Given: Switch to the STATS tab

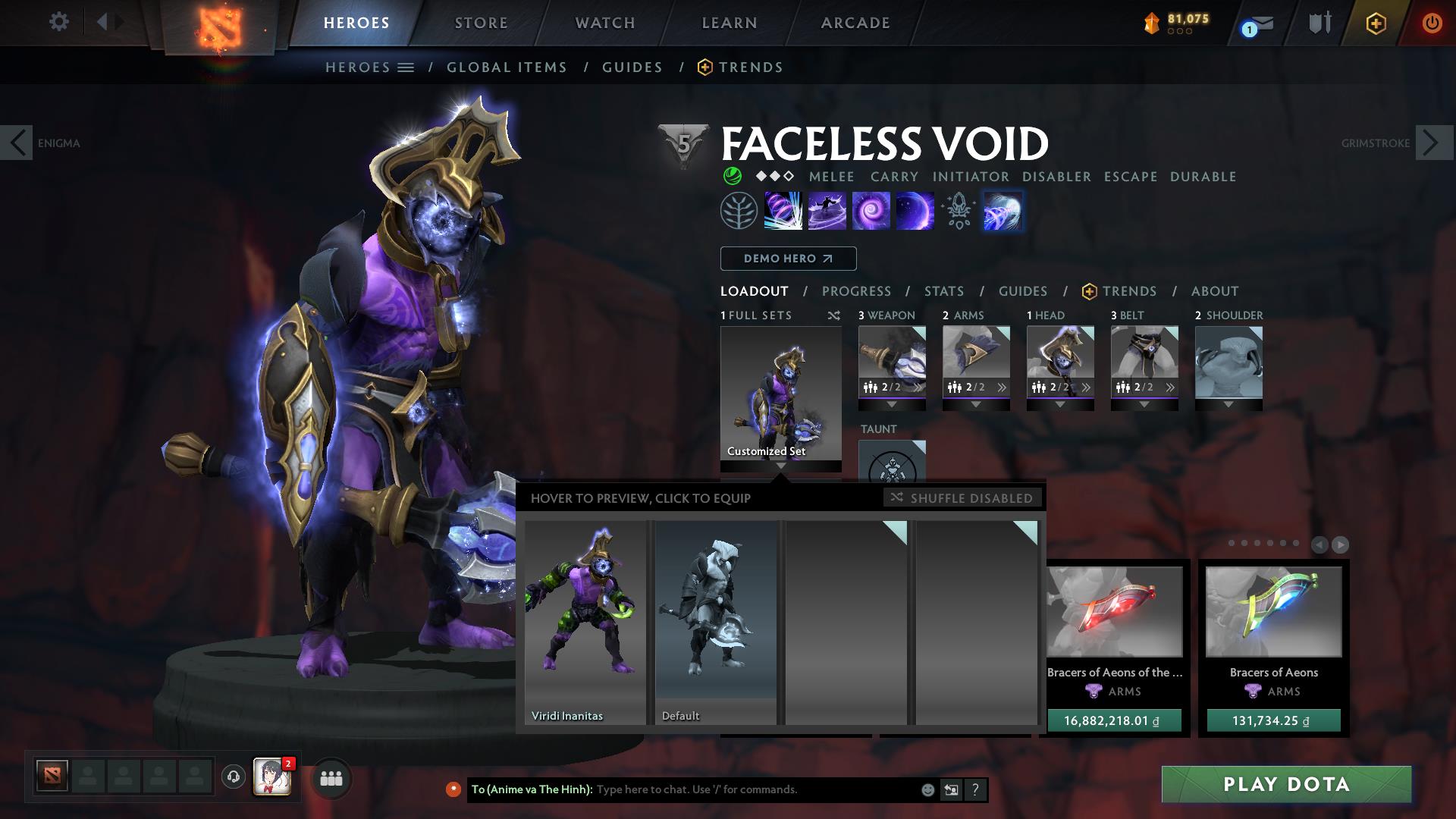Looking at the screenshot, I should 943,291.
